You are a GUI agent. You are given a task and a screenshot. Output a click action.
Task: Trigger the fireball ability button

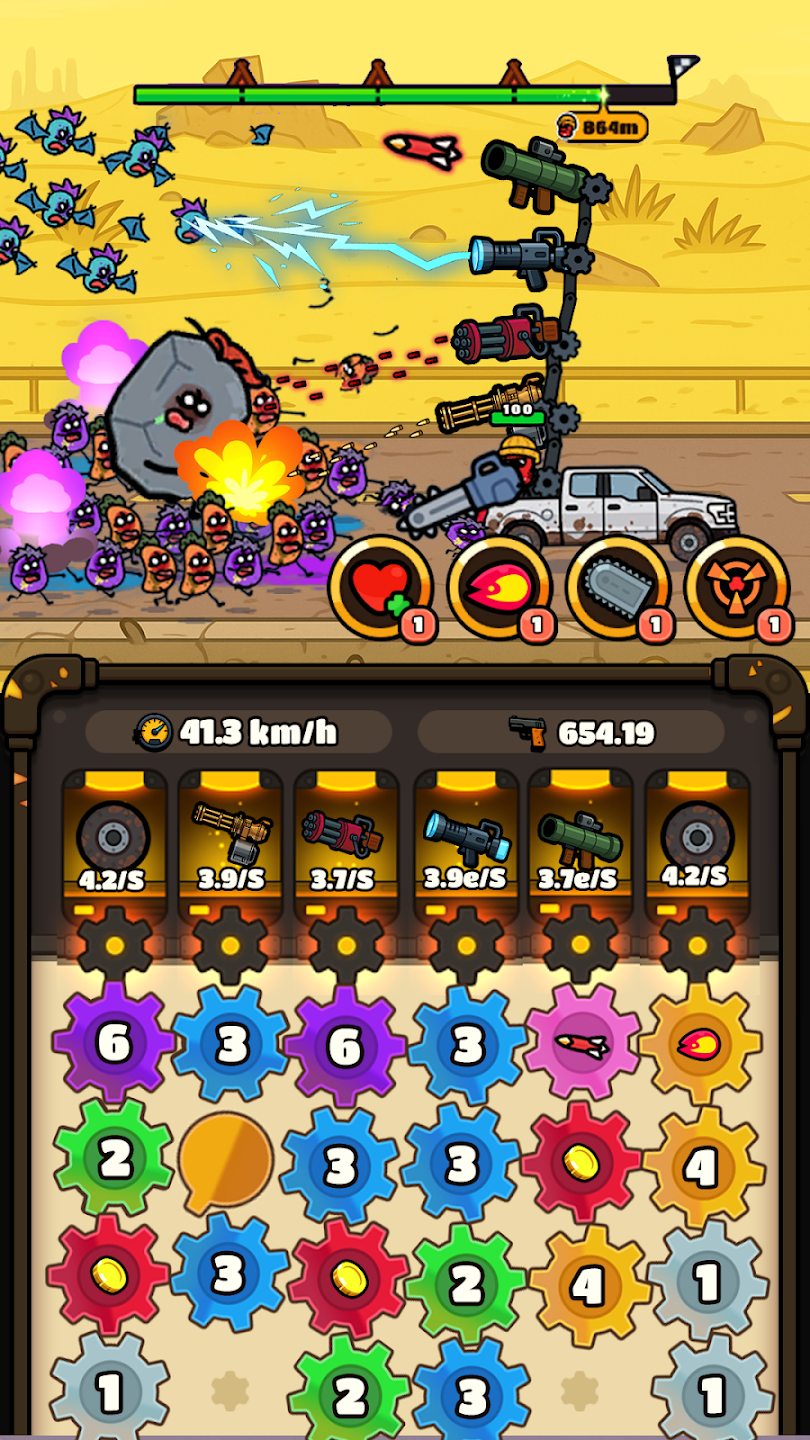point(498,587)
